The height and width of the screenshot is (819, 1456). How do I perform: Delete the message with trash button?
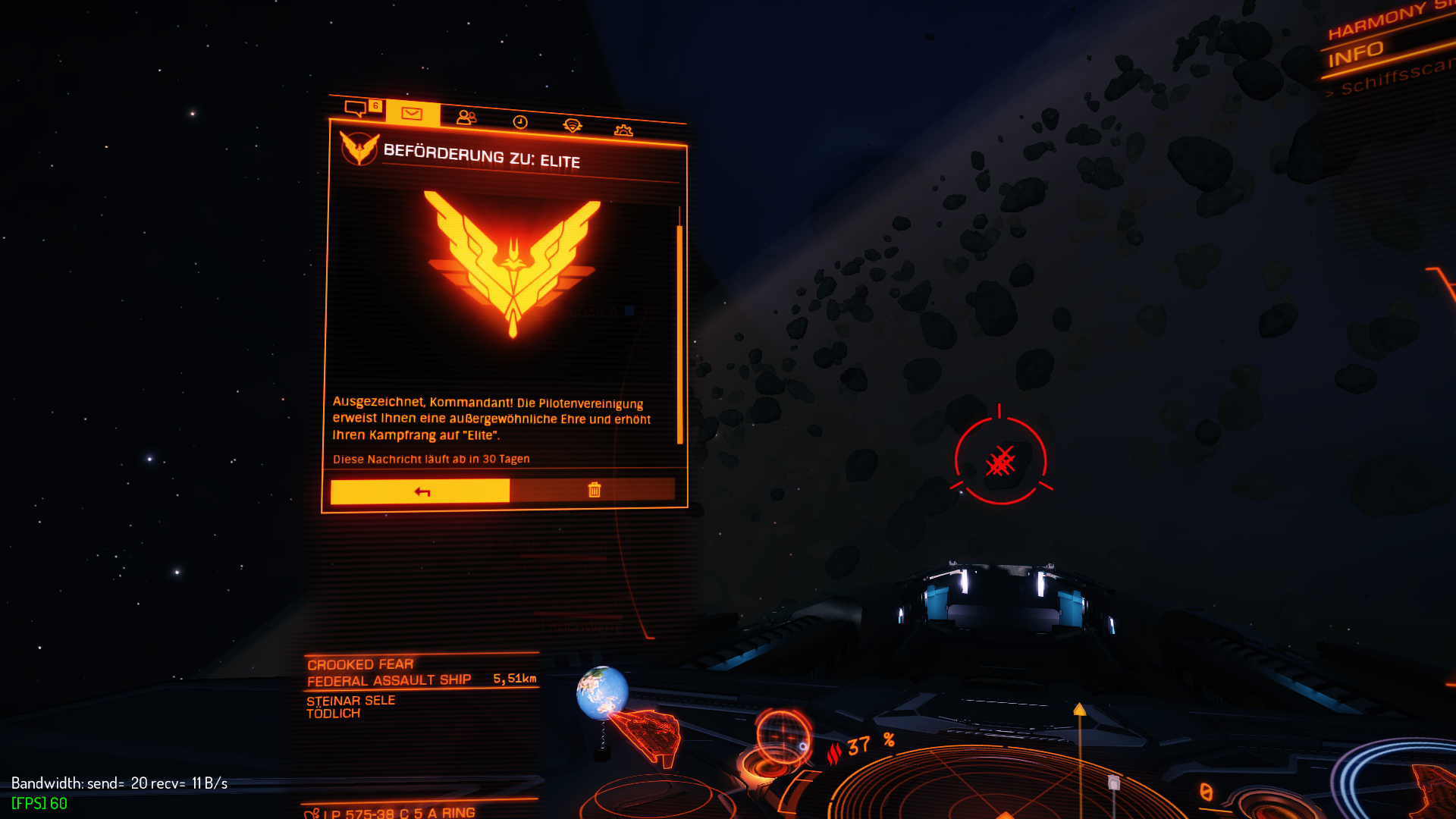[594, 490]
